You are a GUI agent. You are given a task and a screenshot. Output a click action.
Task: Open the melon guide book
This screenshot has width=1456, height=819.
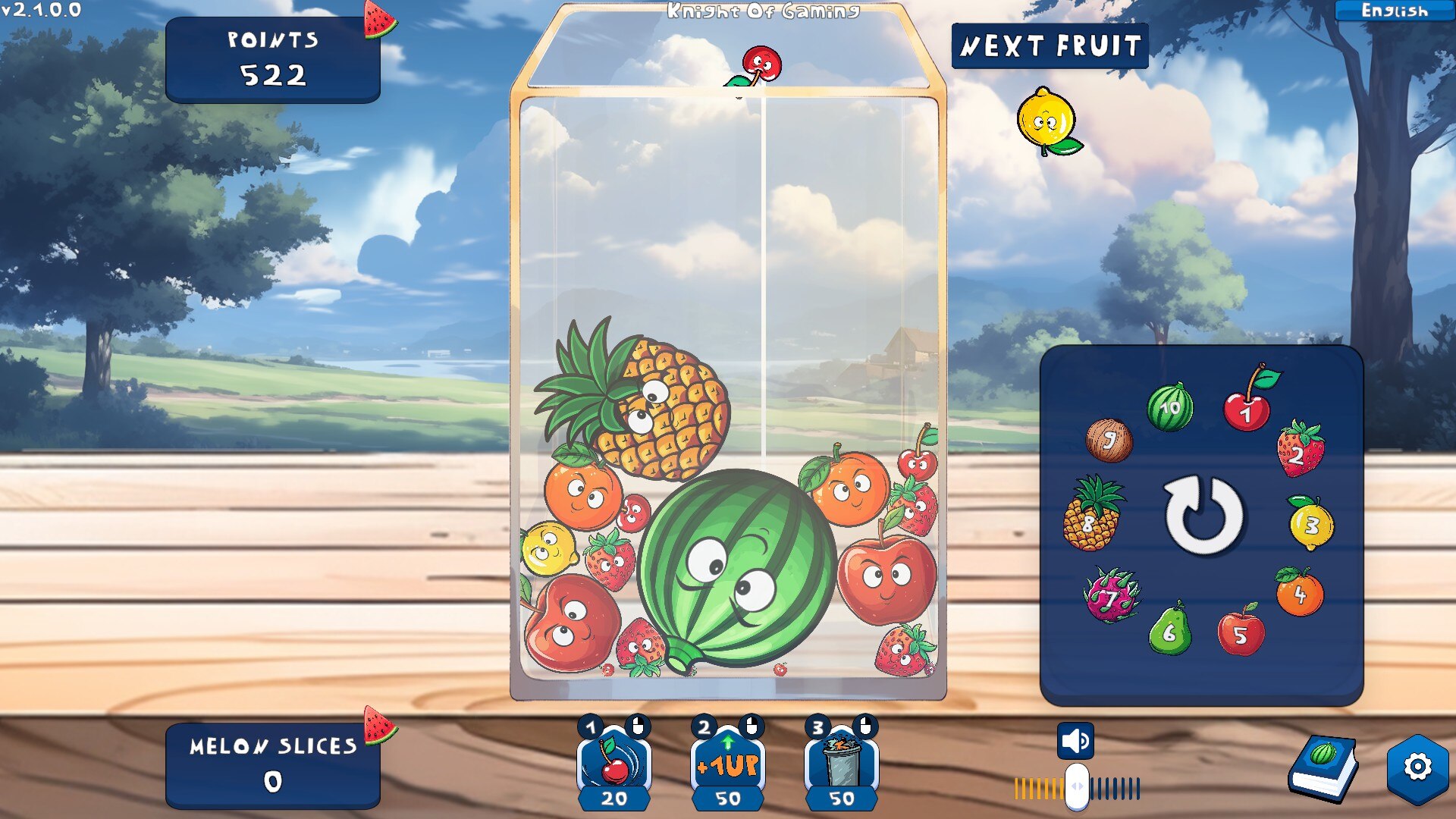[x=1323, y=767]
